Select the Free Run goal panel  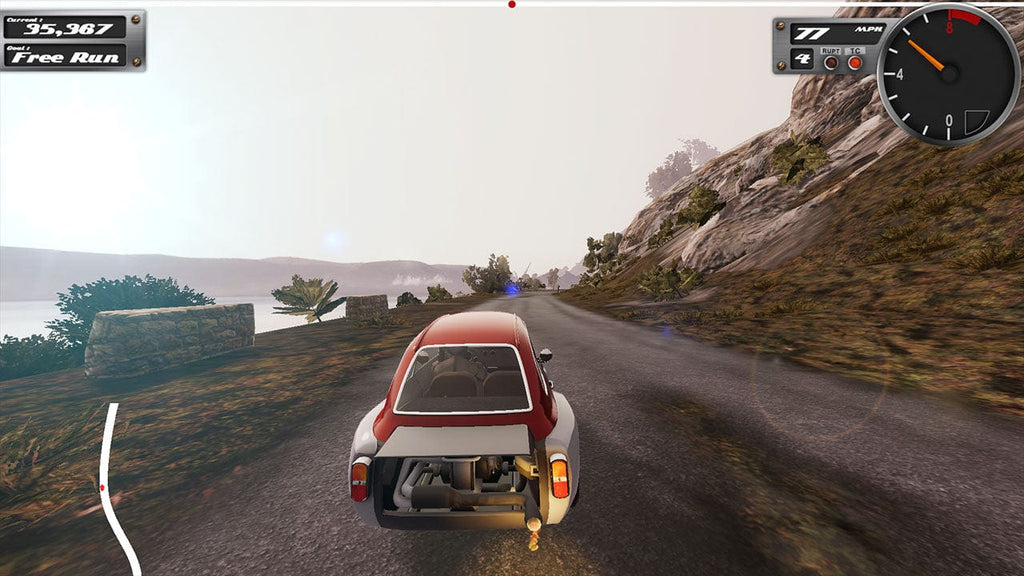(65, 56)
